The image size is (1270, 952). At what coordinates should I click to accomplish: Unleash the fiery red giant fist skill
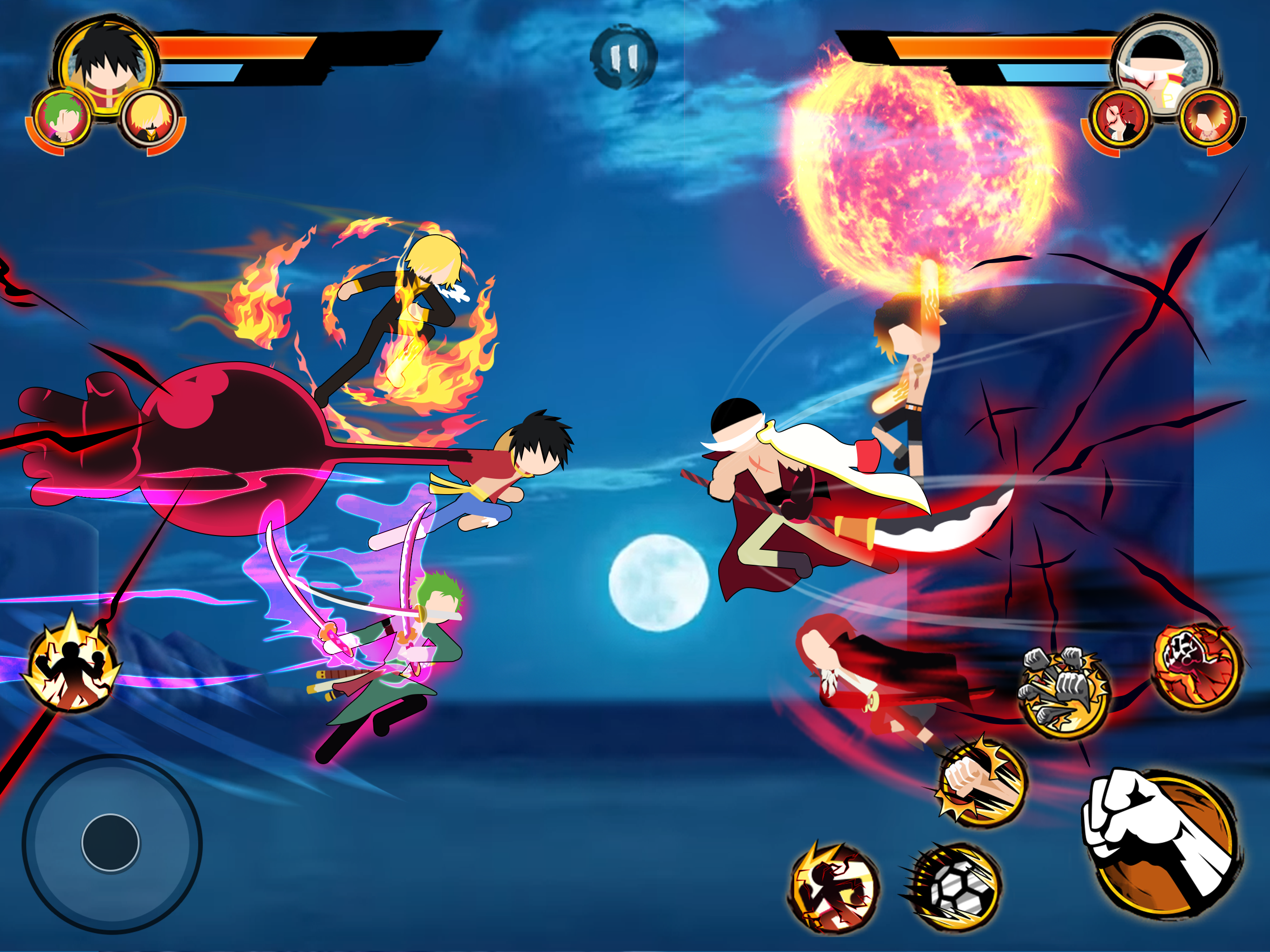point(1197,666)
